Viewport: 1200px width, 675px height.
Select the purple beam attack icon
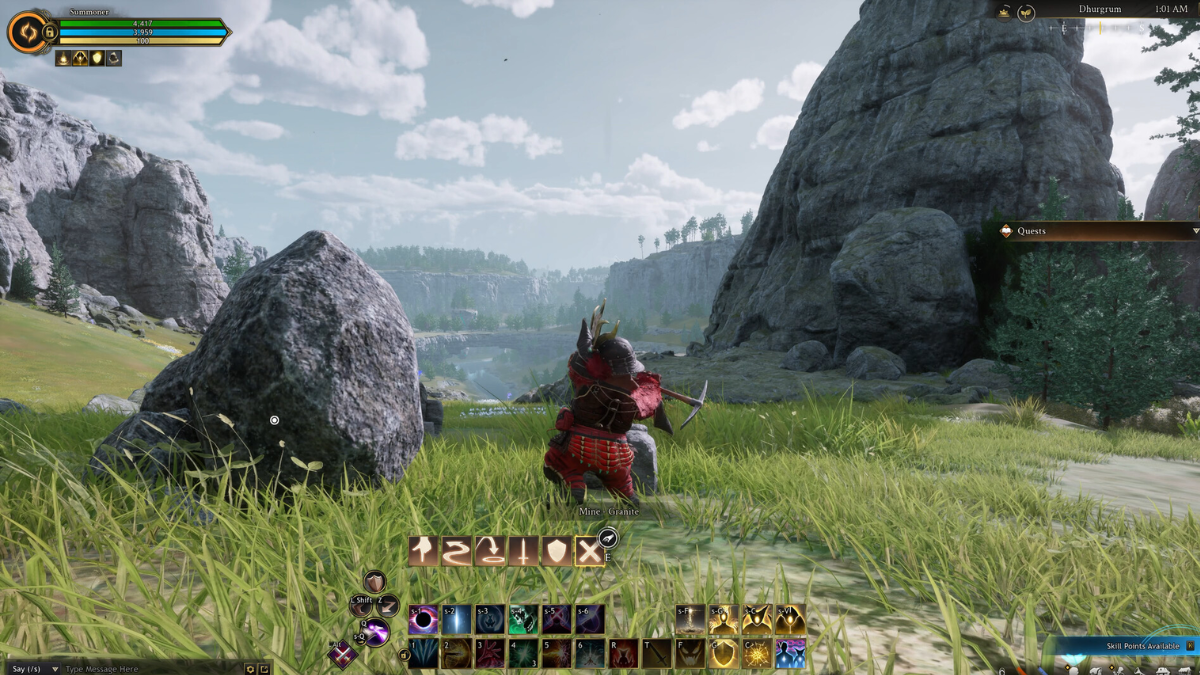376,631
